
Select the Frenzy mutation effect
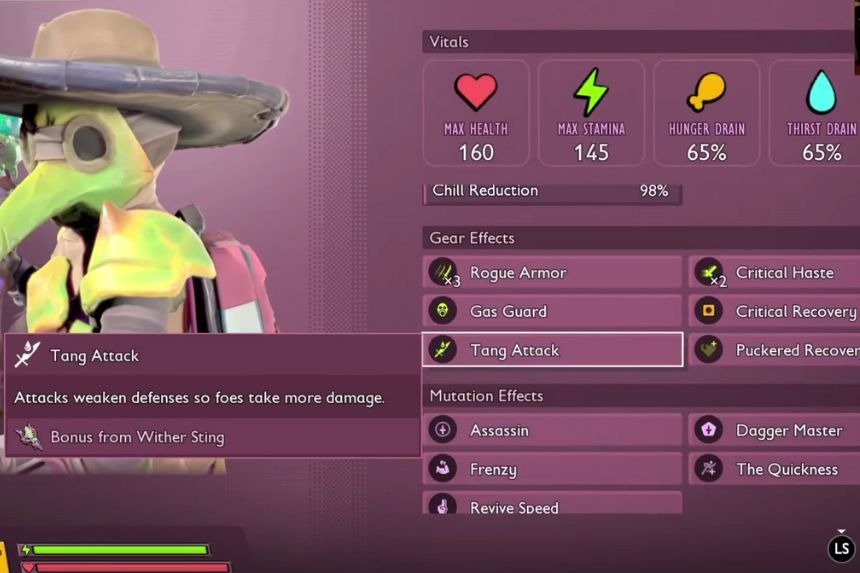click(x=553, y=469)
